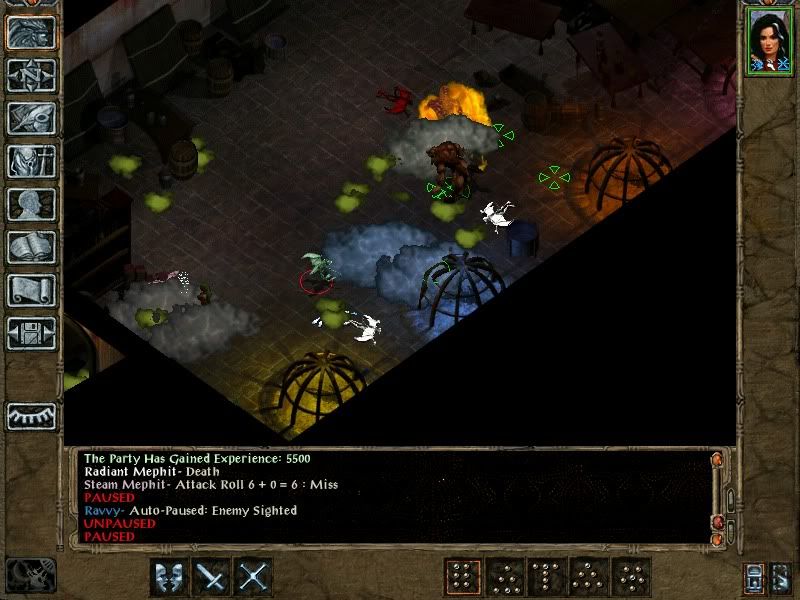Select the highlighted formation button
Viewport: 800px width, 600px height.
coord(463,577)
